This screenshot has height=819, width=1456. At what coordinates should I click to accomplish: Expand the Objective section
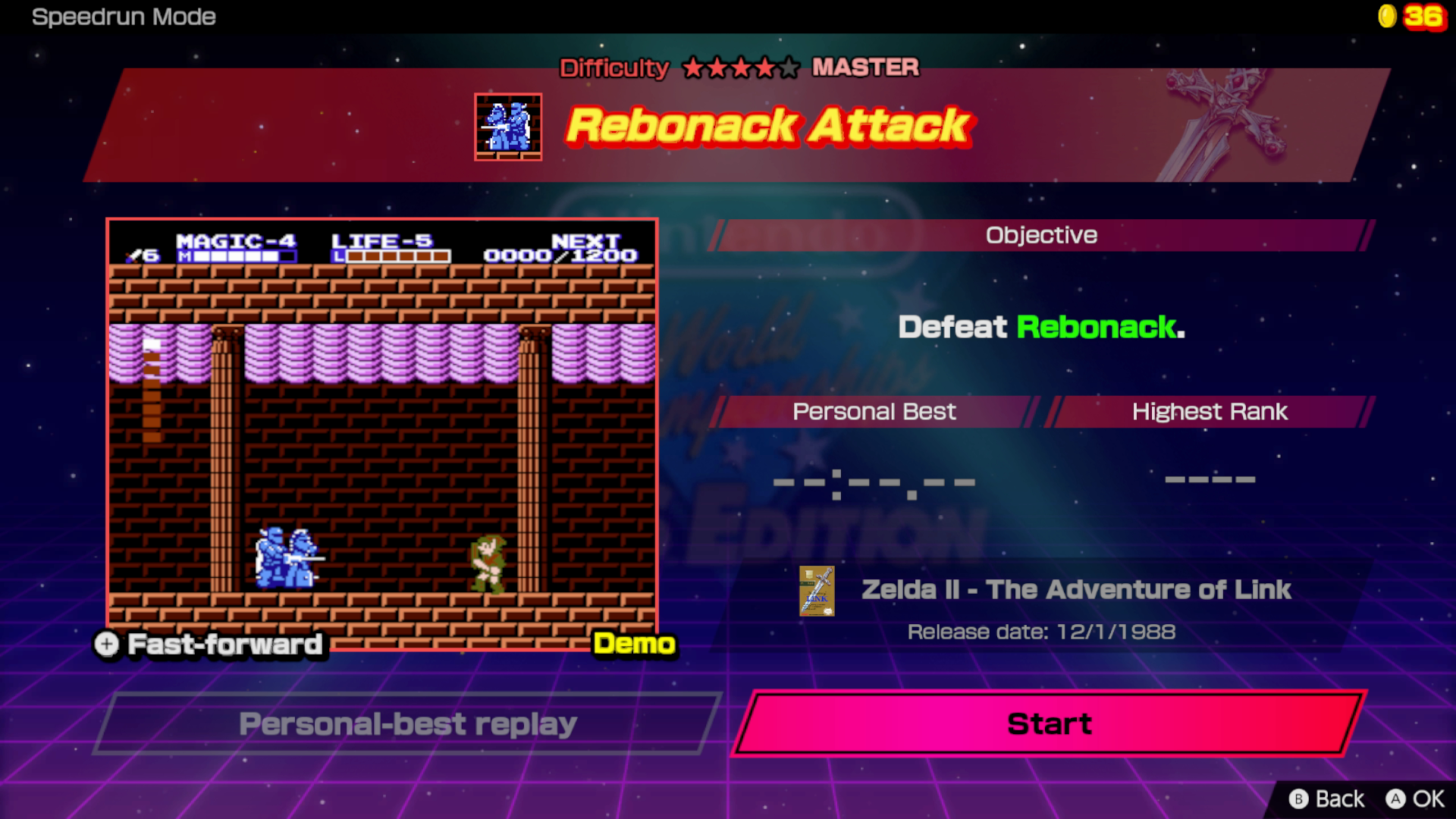pos(1040,234)
